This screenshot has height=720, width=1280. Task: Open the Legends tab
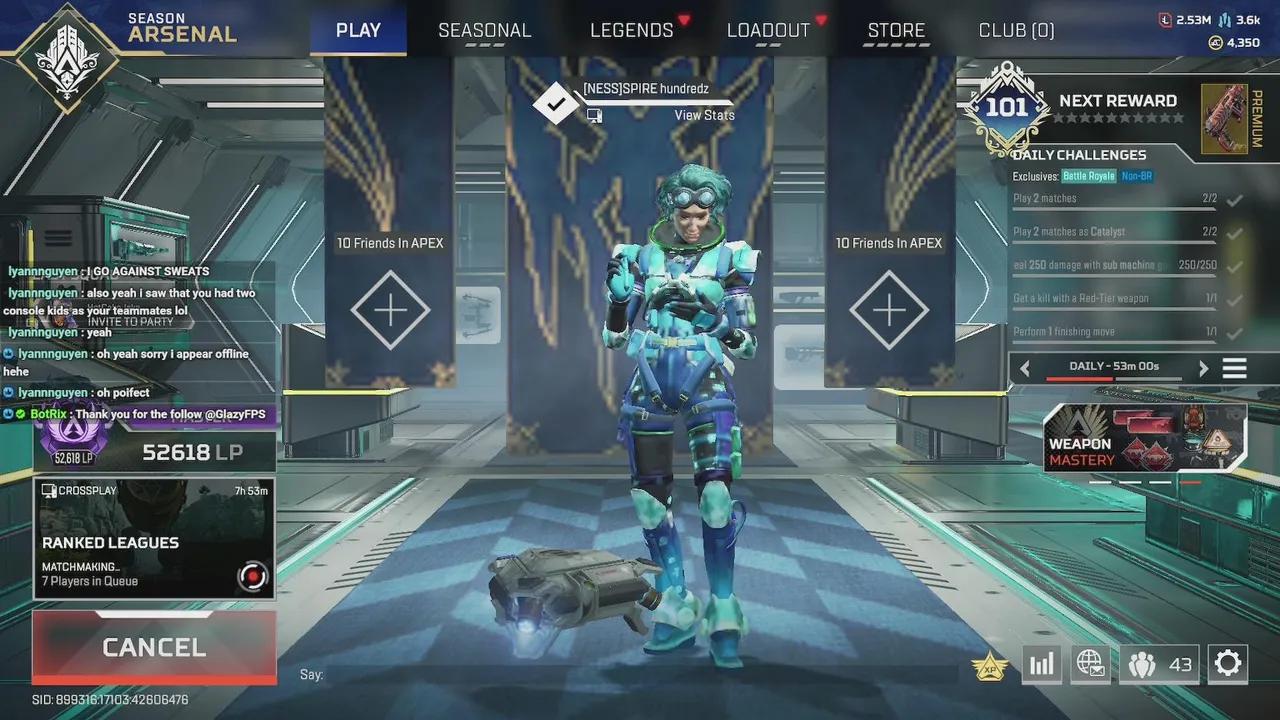point(632,30)
